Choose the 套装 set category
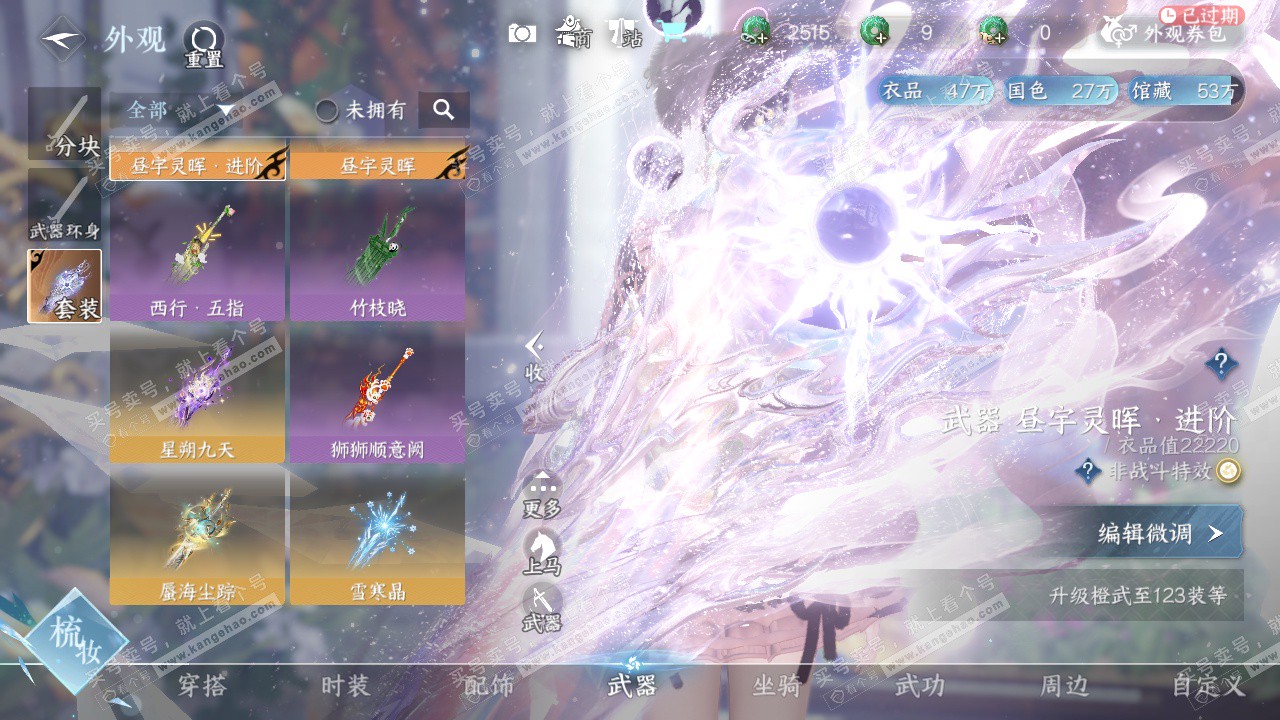The width and height of the screenshot is (1280, 720). (x=65, y=286)
